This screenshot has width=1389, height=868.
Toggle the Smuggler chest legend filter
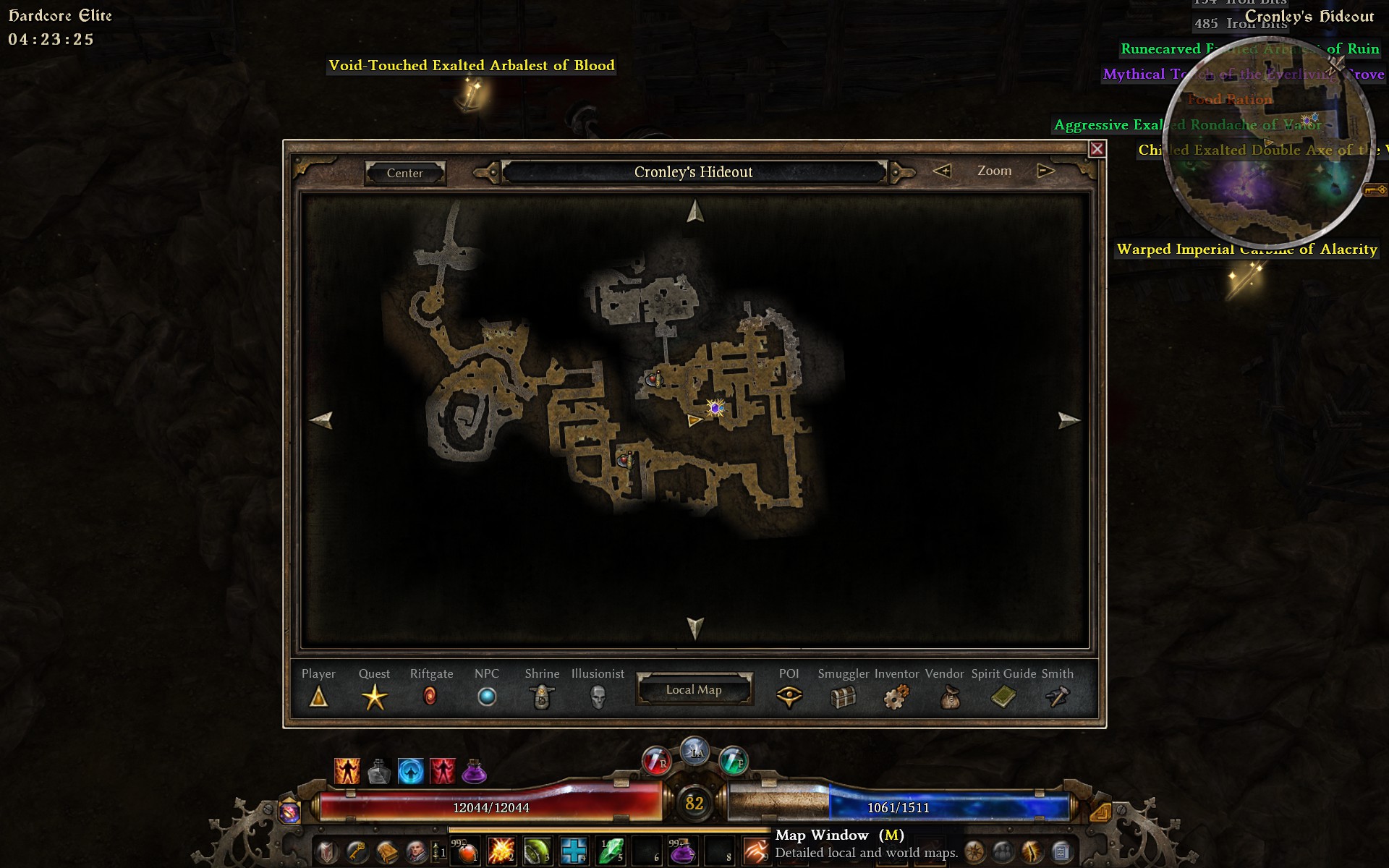pyautogui.click(x=844, y=697)
